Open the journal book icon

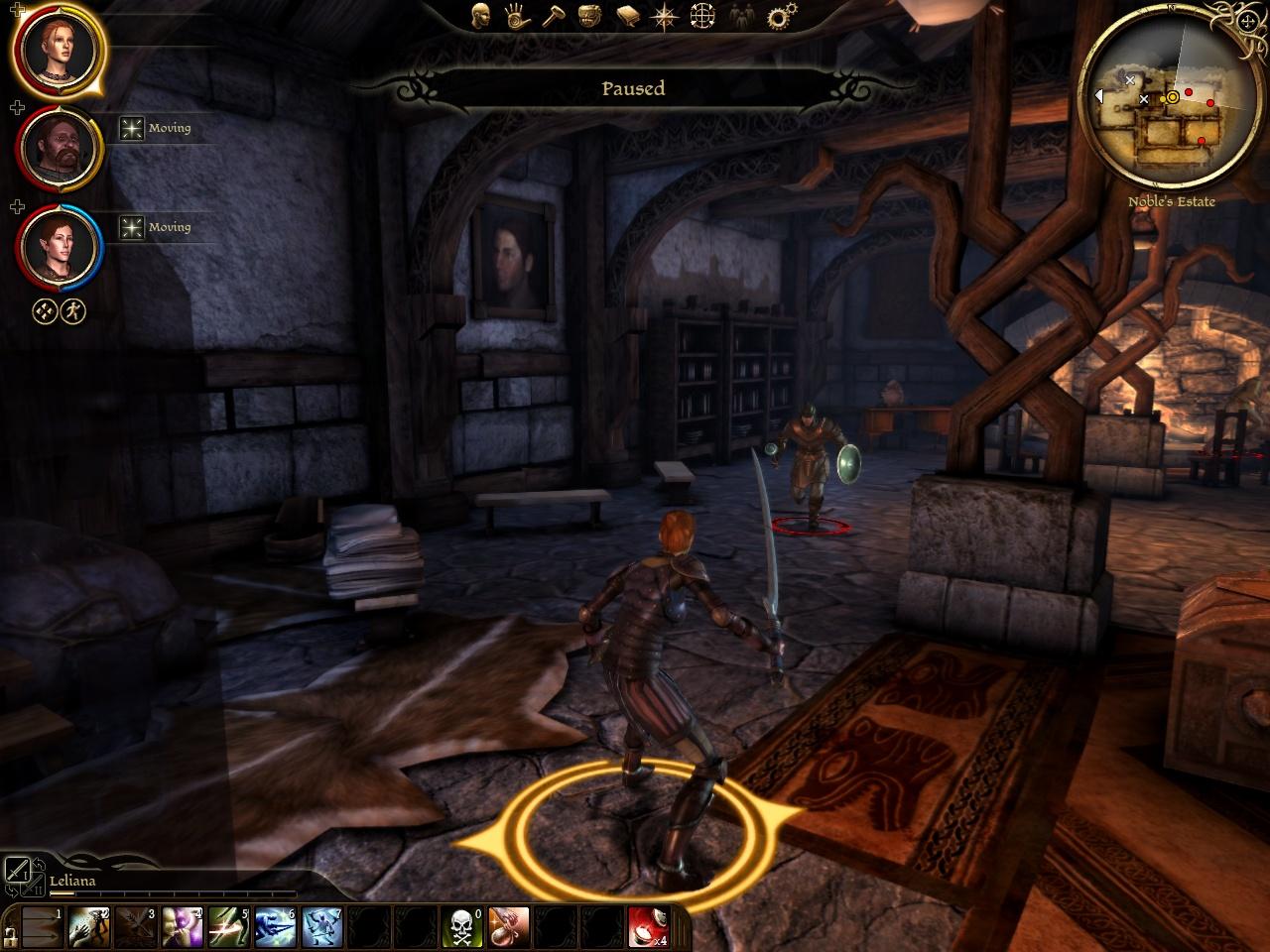pyautogui.click(x=627, y=15)
